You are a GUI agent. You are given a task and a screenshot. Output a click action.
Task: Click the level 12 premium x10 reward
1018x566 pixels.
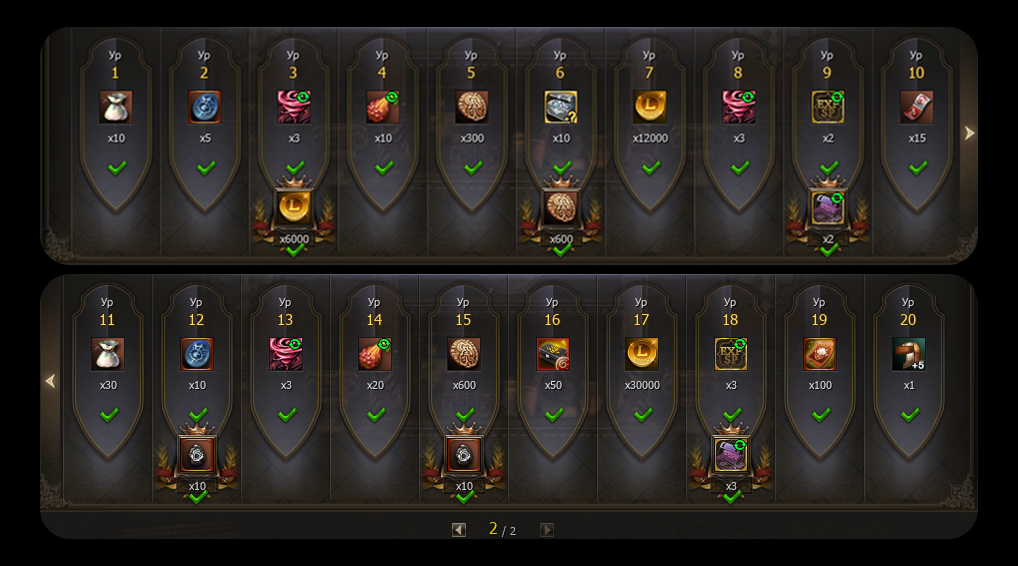point(197,455)
